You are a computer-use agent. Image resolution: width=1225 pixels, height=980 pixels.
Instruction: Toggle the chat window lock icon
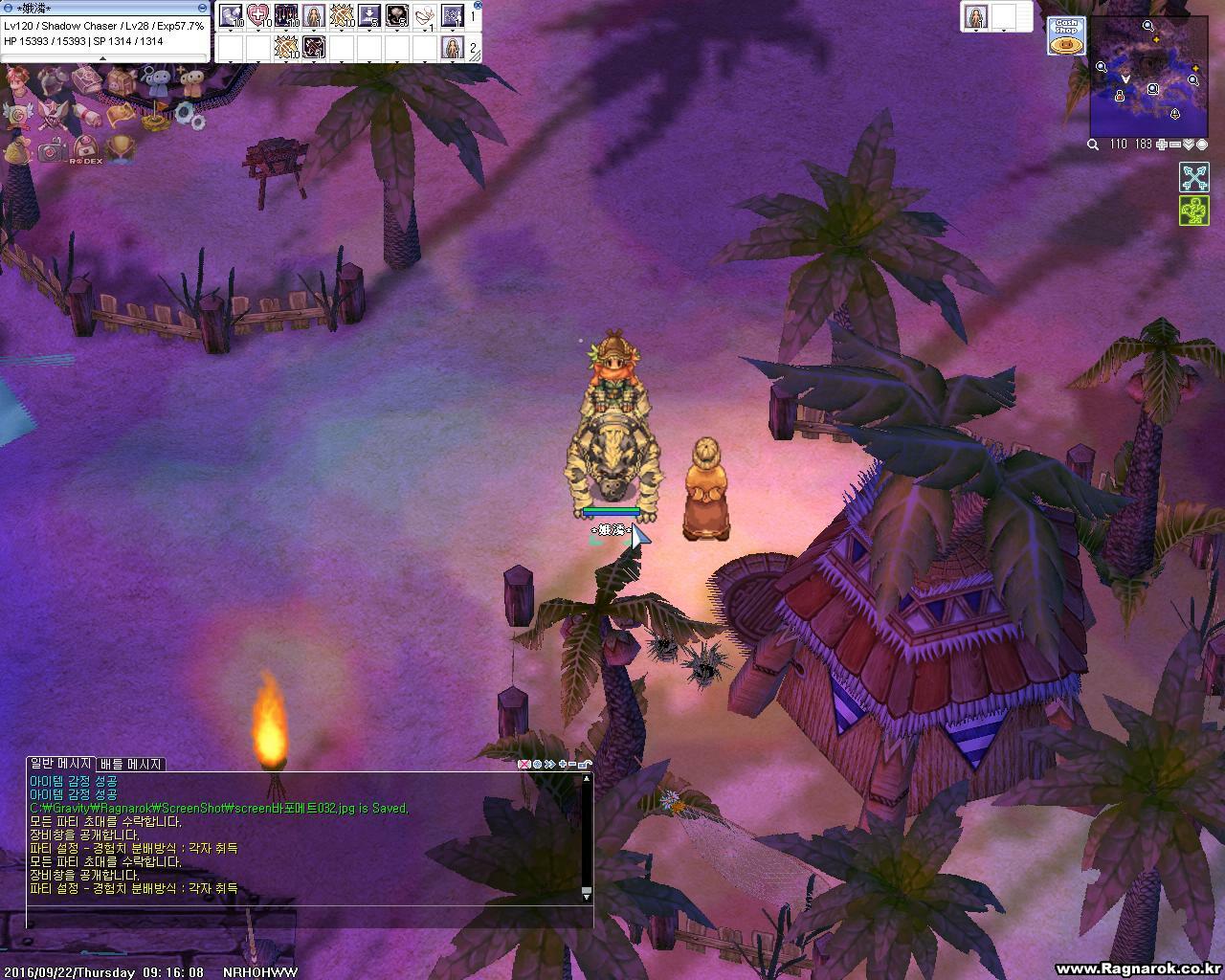pyautogui.click(x=585, y=764)
